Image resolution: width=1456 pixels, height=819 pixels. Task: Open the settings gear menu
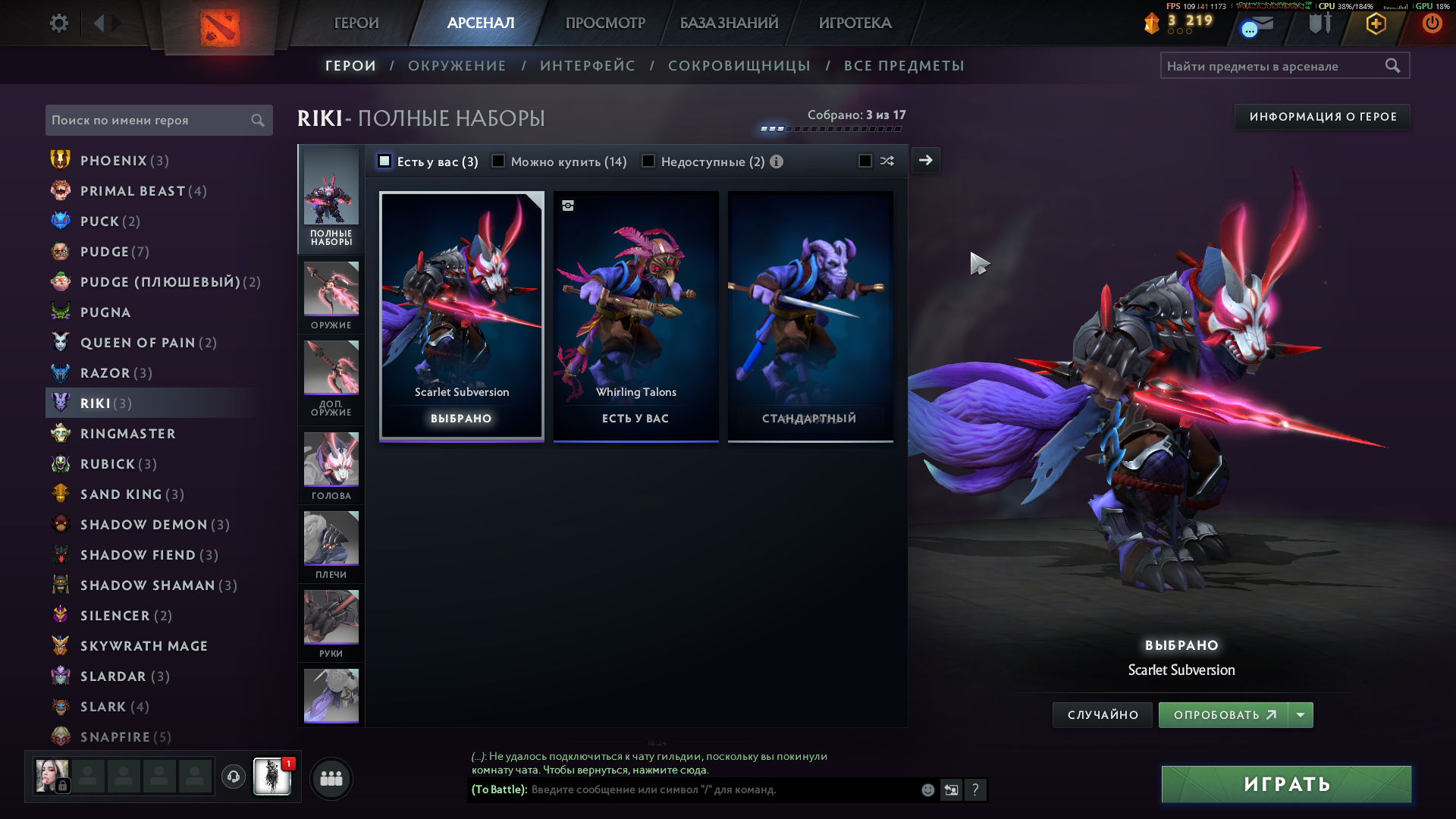click(58, 24)
